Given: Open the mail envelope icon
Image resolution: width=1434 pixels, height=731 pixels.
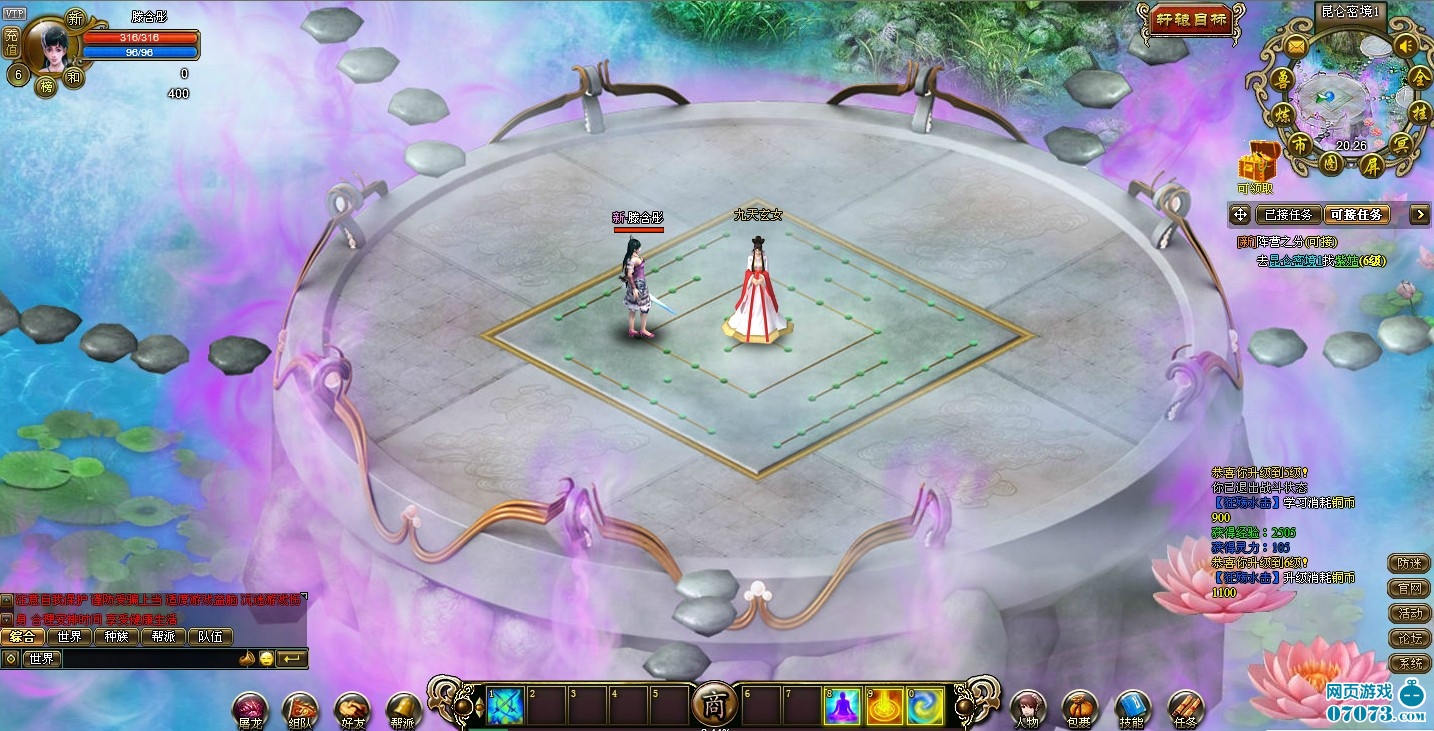Looking at the screenshot, I should [x=1295, y=46].
